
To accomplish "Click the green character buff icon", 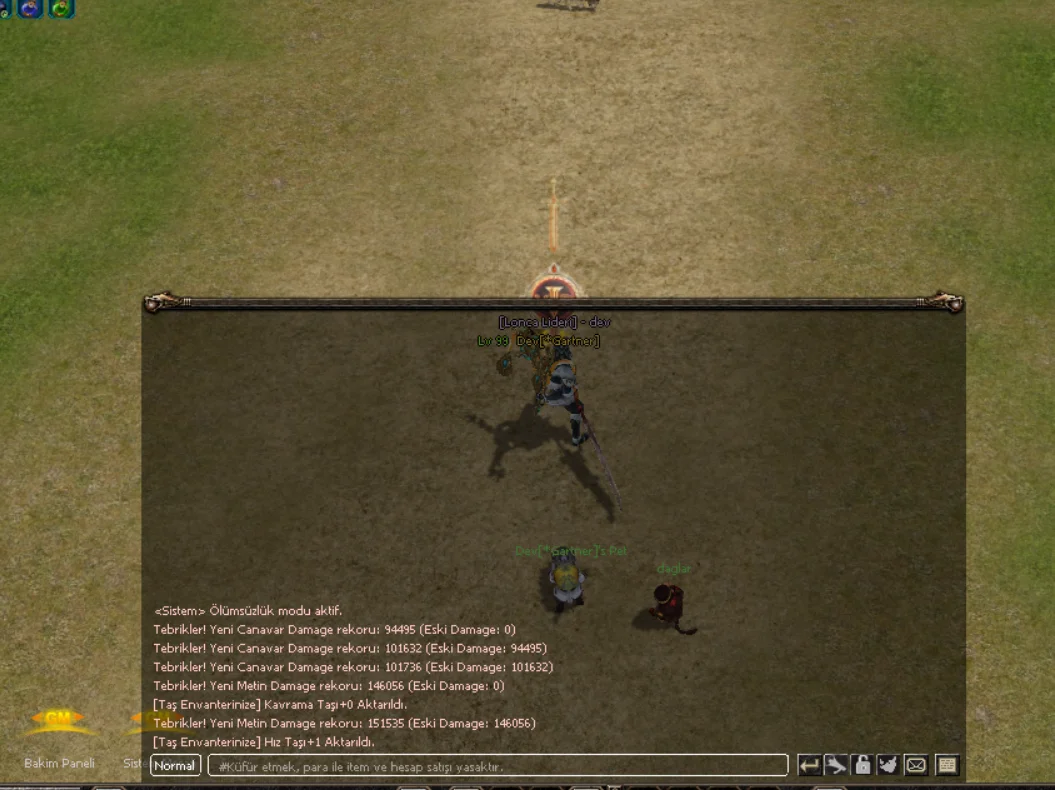I will (x=61, y=9).
